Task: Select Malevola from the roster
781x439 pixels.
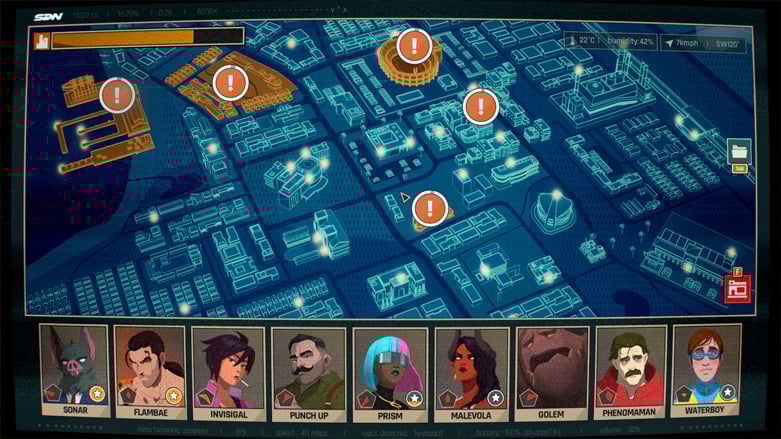Action: 471,370
